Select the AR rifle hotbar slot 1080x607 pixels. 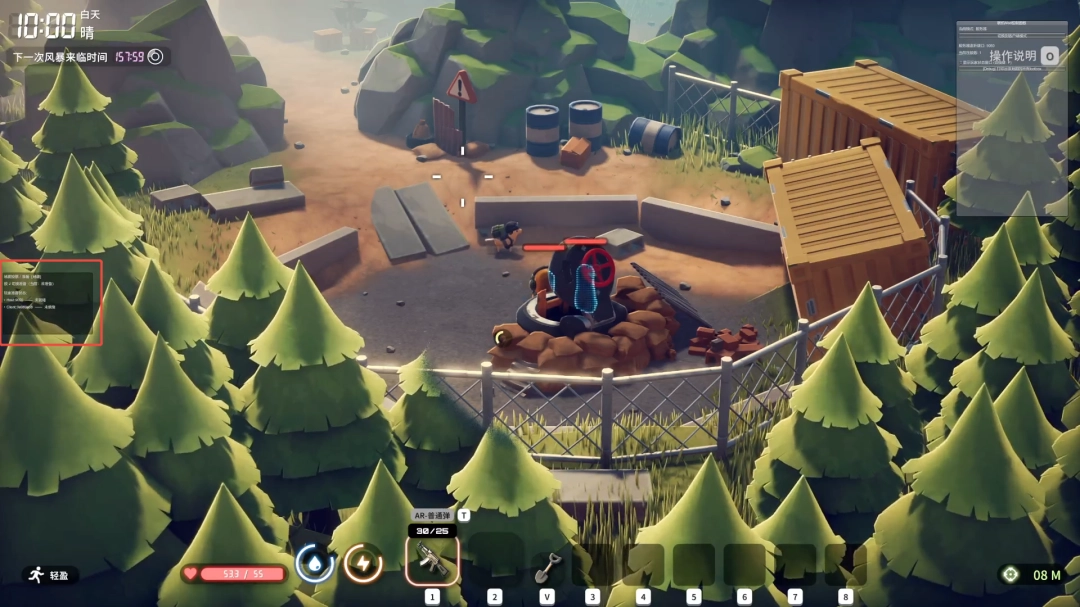[432, 561]
